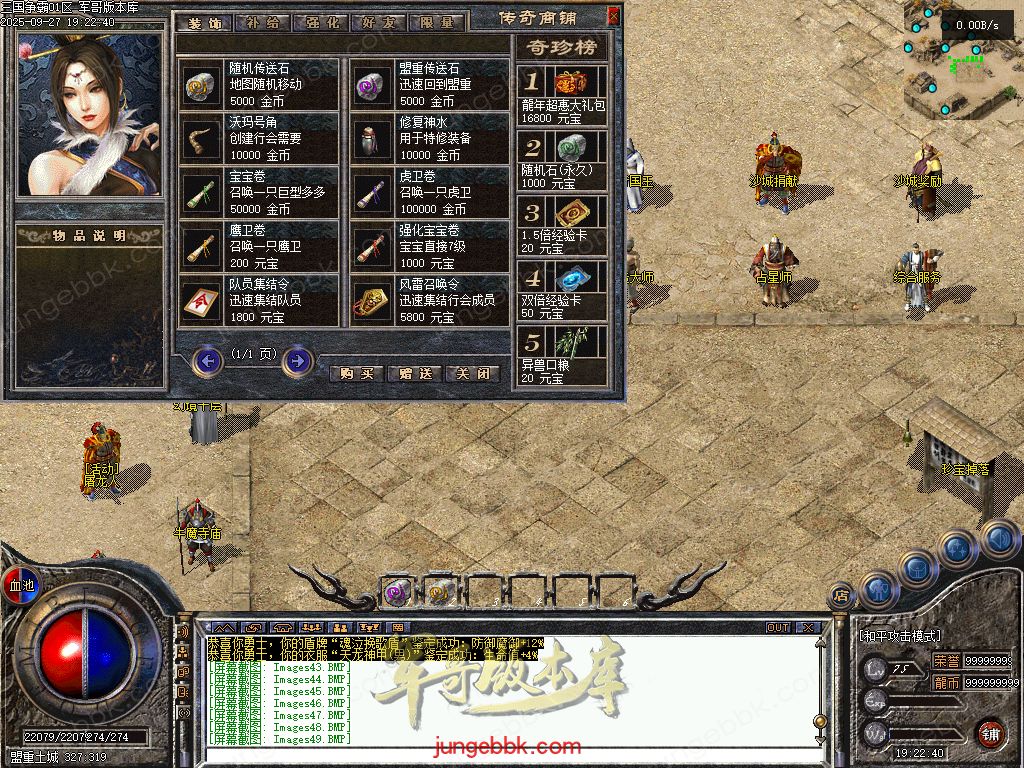Go to the previous shop page arrow

click(x=207, y=360)
